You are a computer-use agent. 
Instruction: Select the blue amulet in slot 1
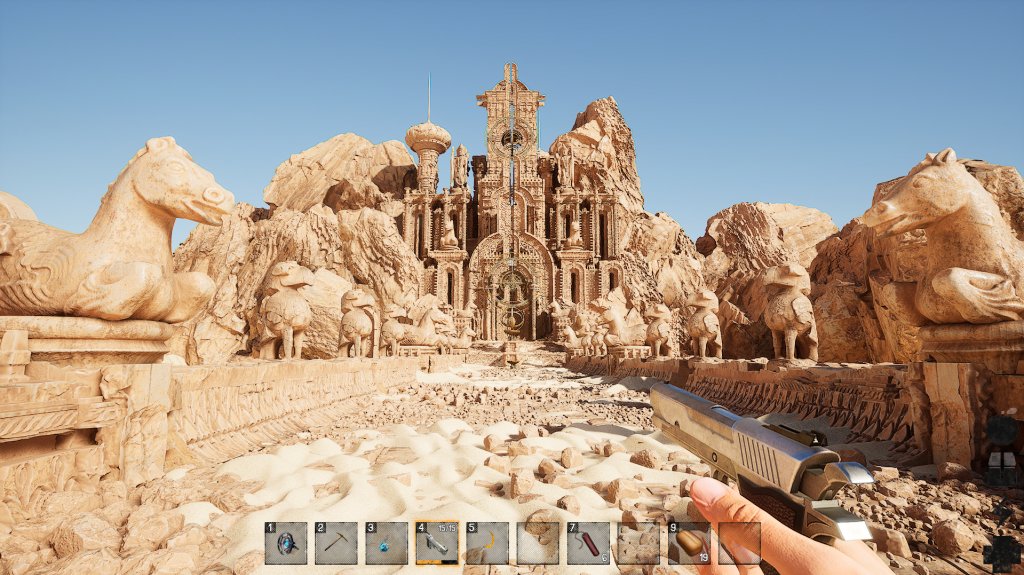point(286,543)
